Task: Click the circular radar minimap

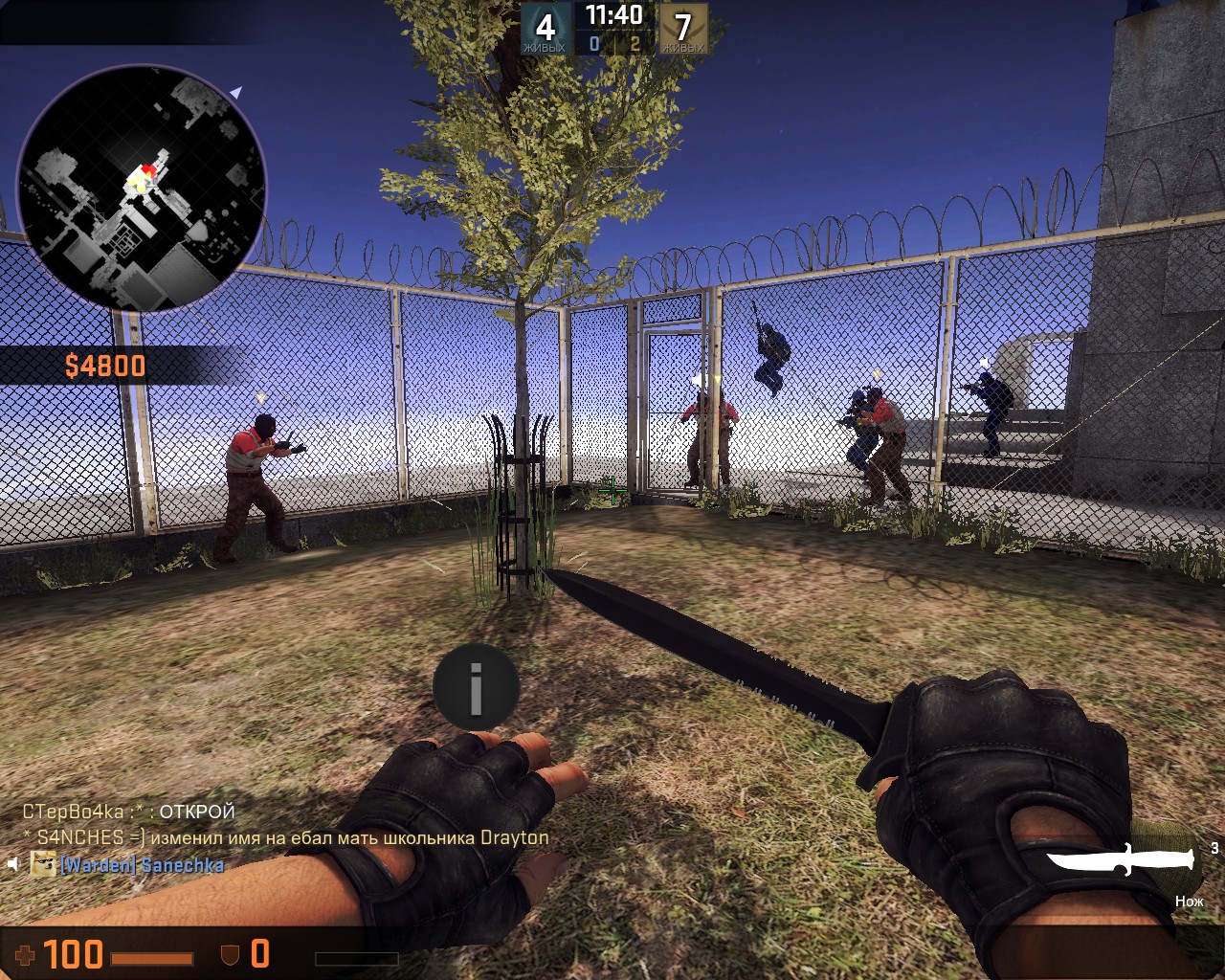Action: click(142, 188)
